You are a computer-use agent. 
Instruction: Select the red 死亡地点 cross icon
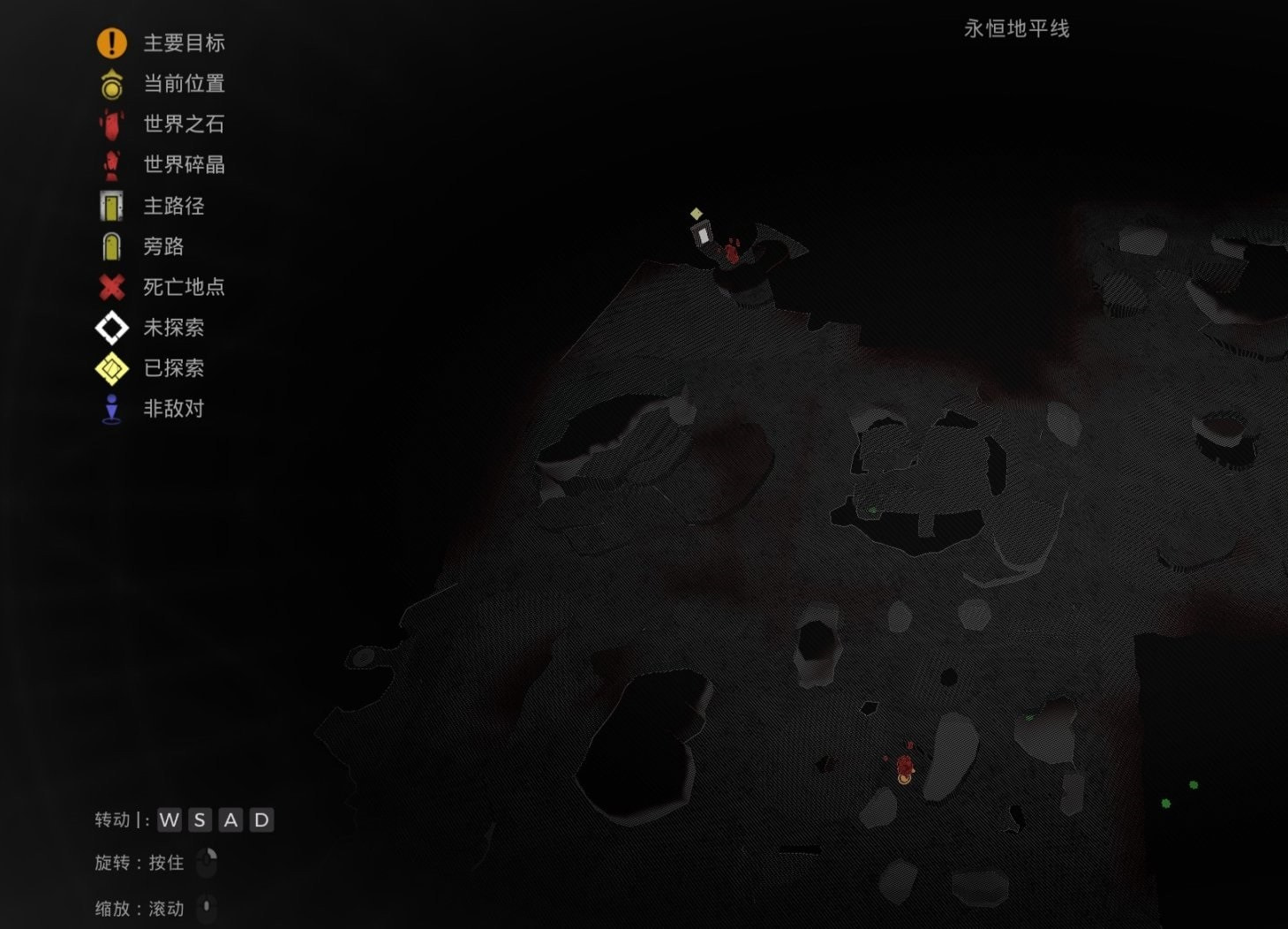point(111,287)
